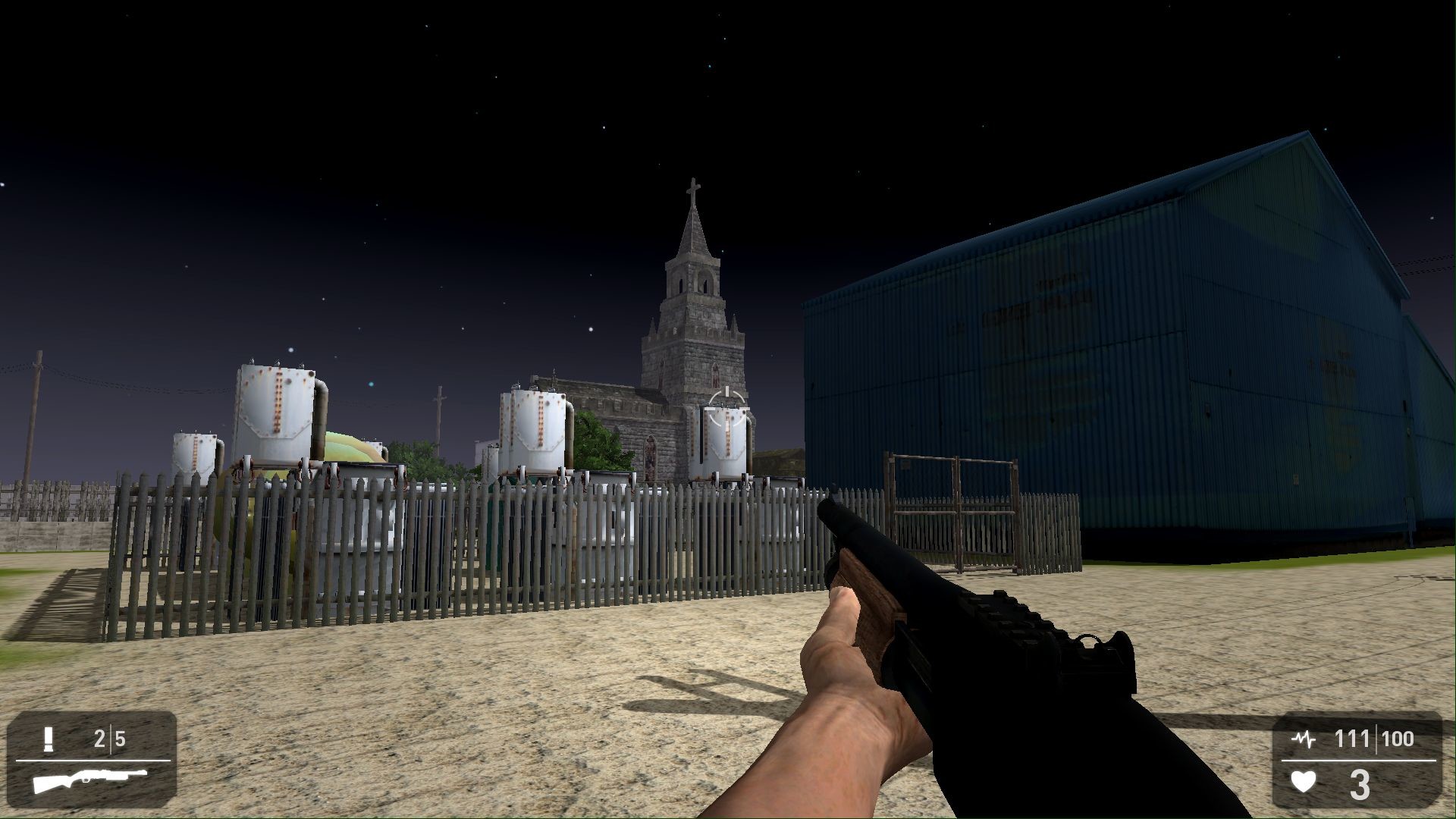Click the heart lives icon
This screenshot has height=819, width=1456.
tap(1303, 780)
